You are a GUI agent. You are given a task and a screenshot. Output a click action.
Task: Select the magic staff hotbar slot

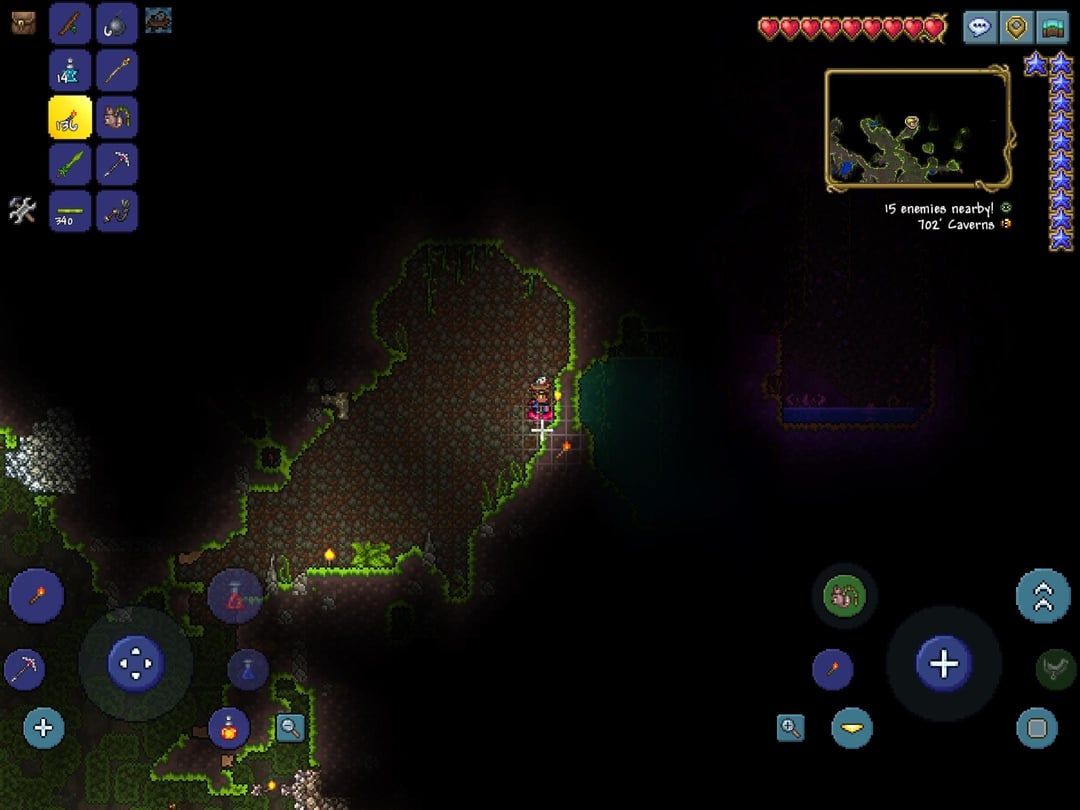coord(117,70)
